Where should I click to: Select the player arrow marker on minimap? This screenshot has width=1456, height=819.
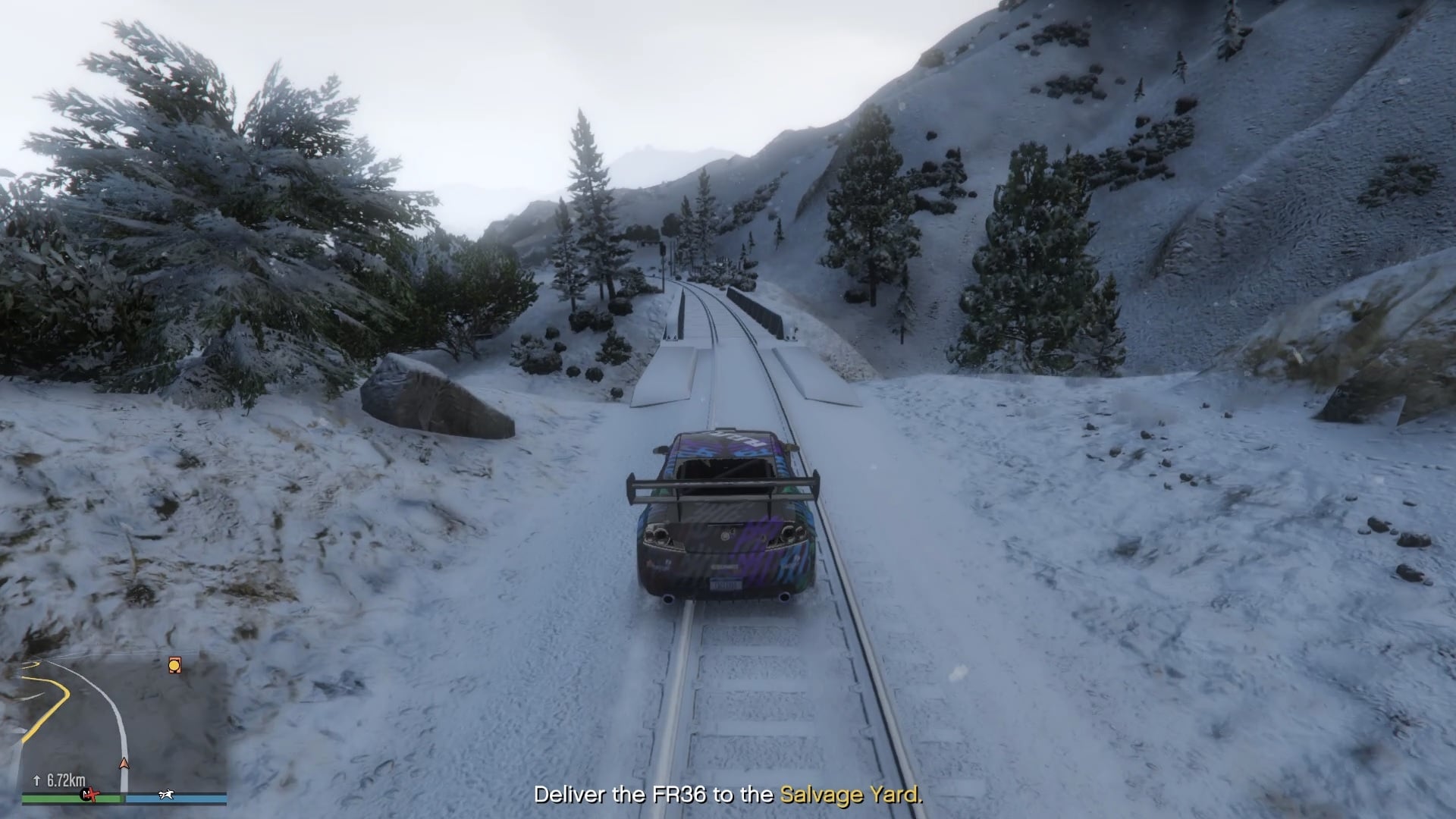(123, 764)
